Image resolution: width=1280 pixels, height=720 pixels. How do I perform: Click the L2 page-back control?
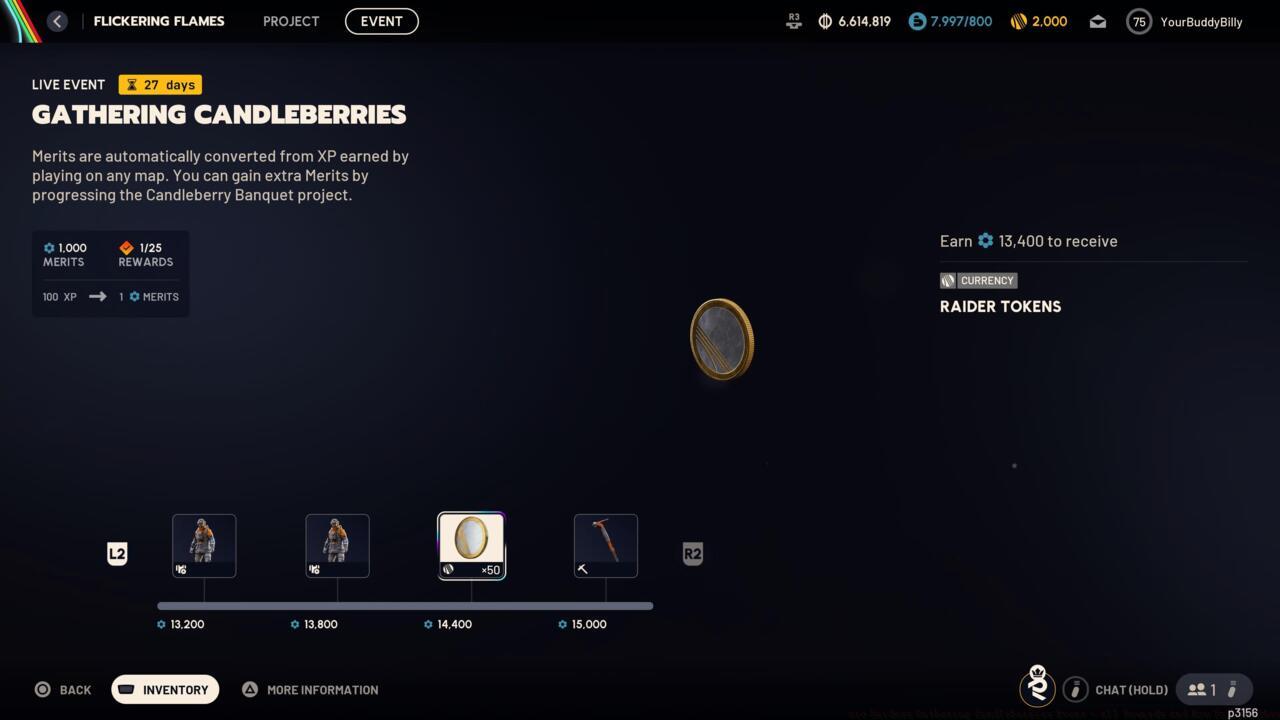point(117,553)
